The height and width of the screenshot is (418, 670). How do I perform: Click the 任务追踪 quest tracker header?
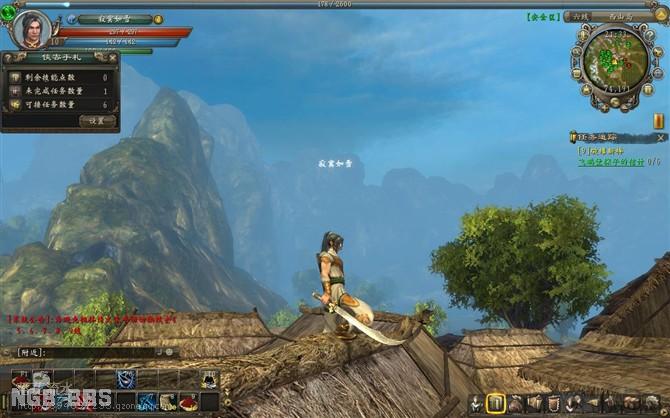600,137
